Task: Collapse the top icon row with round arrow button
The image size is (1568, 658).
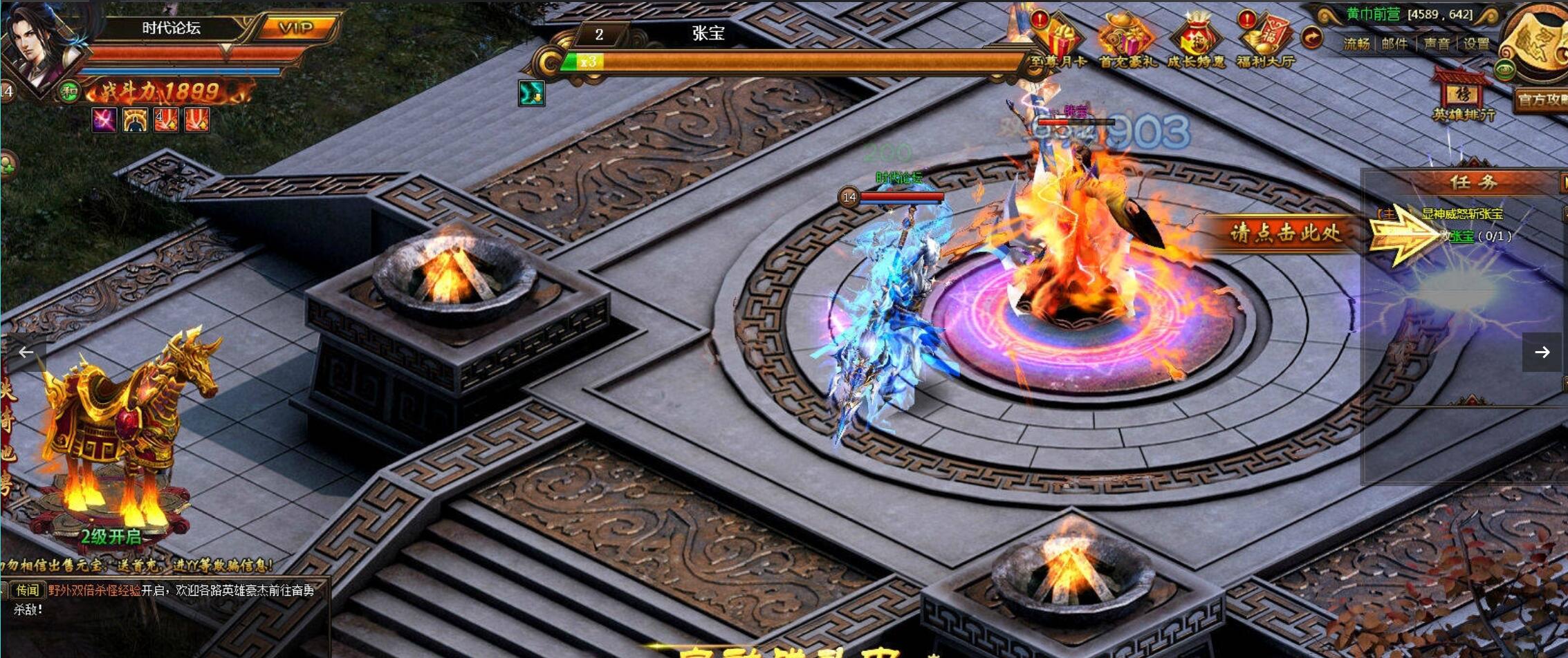Action: 1311,38
